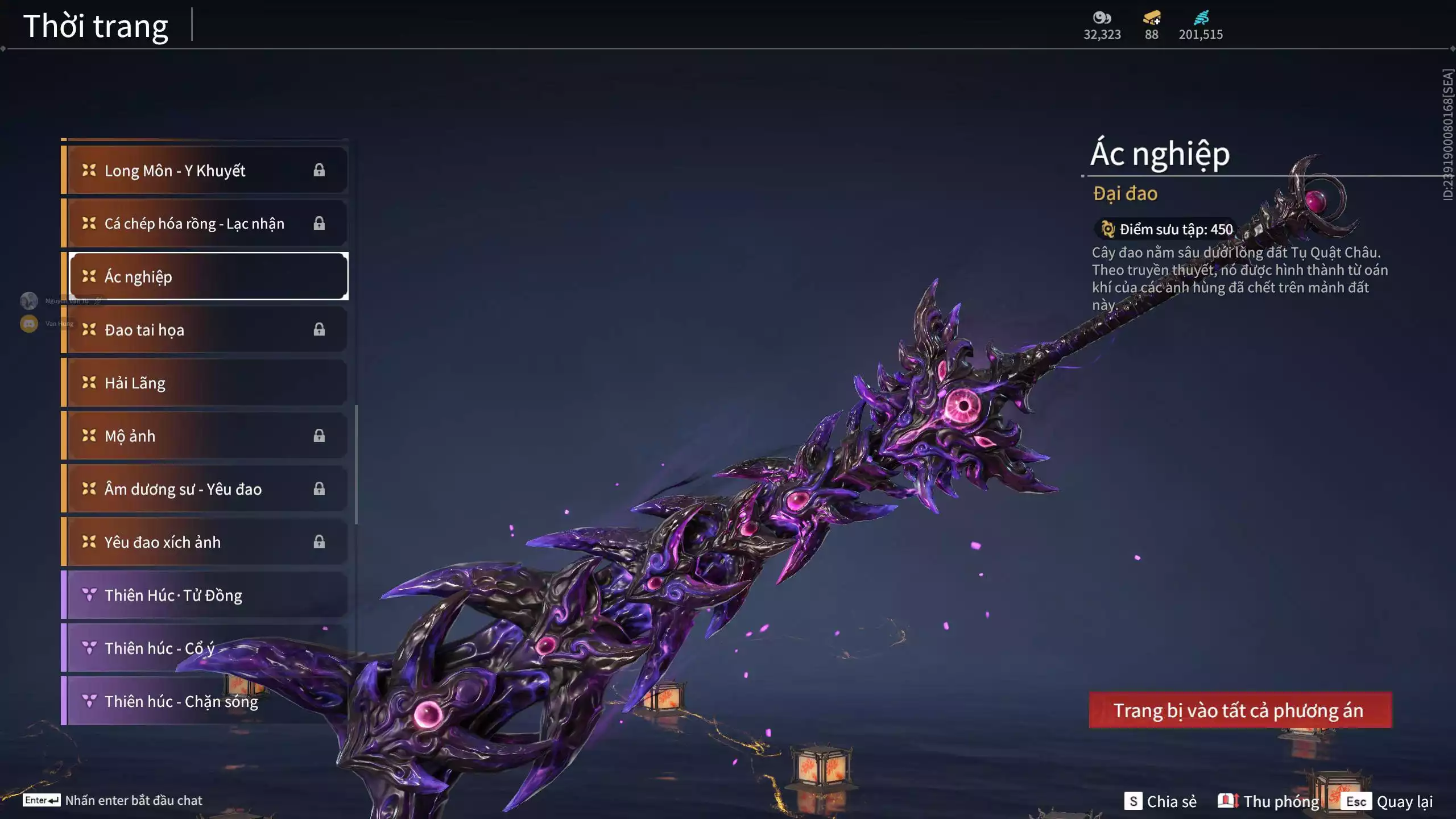This screenshot has height=819, width=1456.
Task: Select the Ác nghiệp weapon skin
Action: pyautogui.click(x=208, y=276)
